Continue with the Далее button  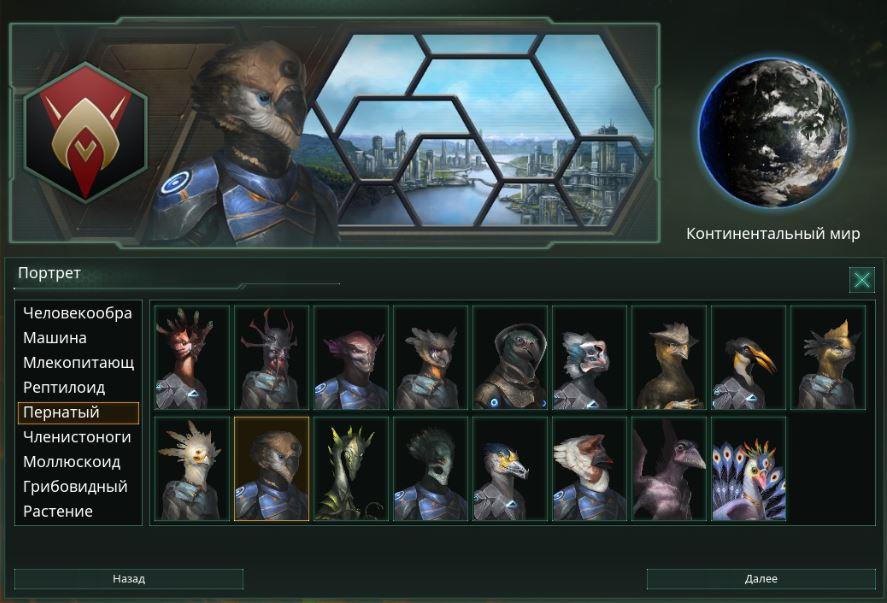(761, 579)
